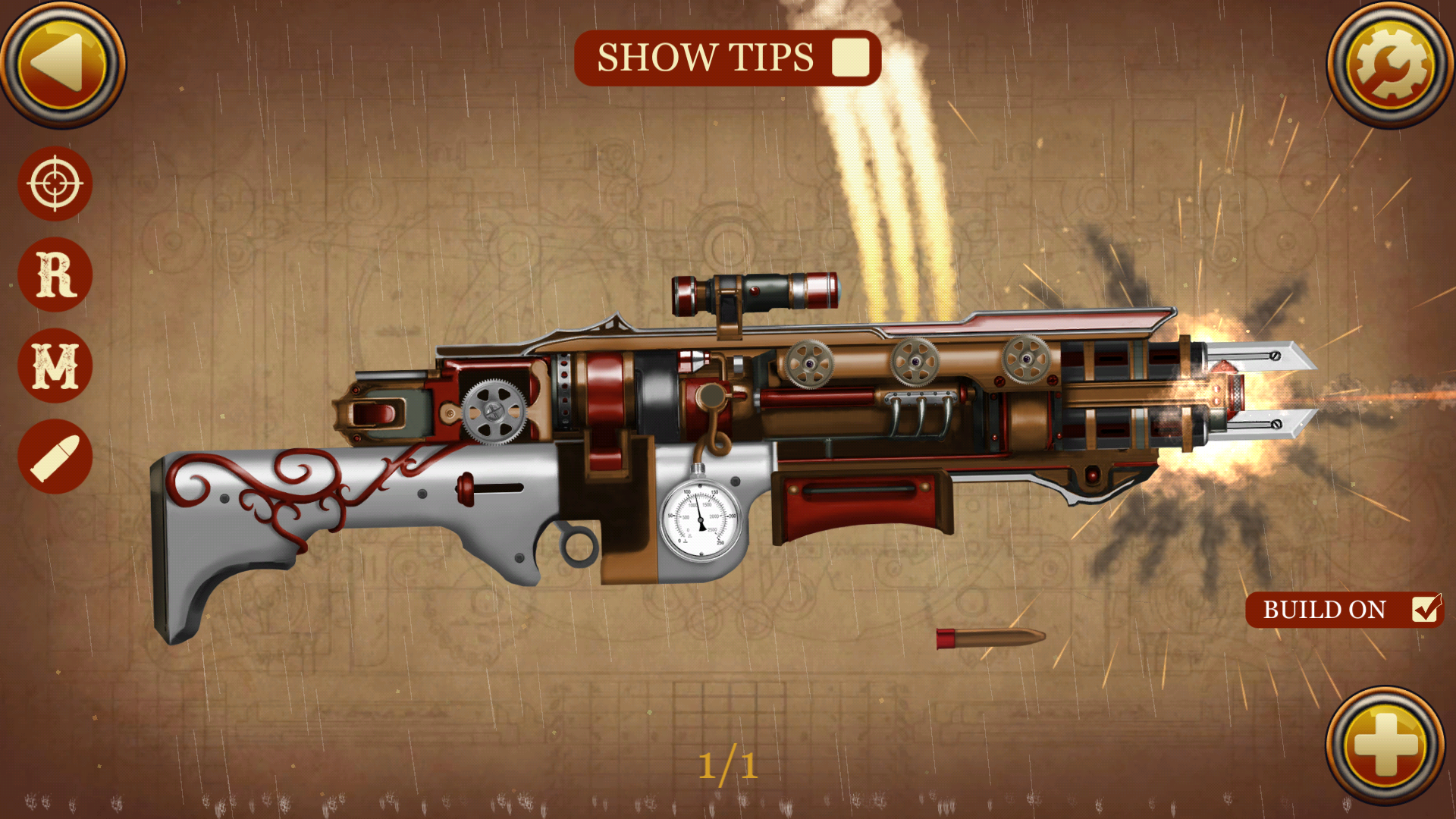Viewport: 1456px width, 819px height.
Task: Select the crosshair aiming icon
Action: pyautogui.click(x=55, y=184)
